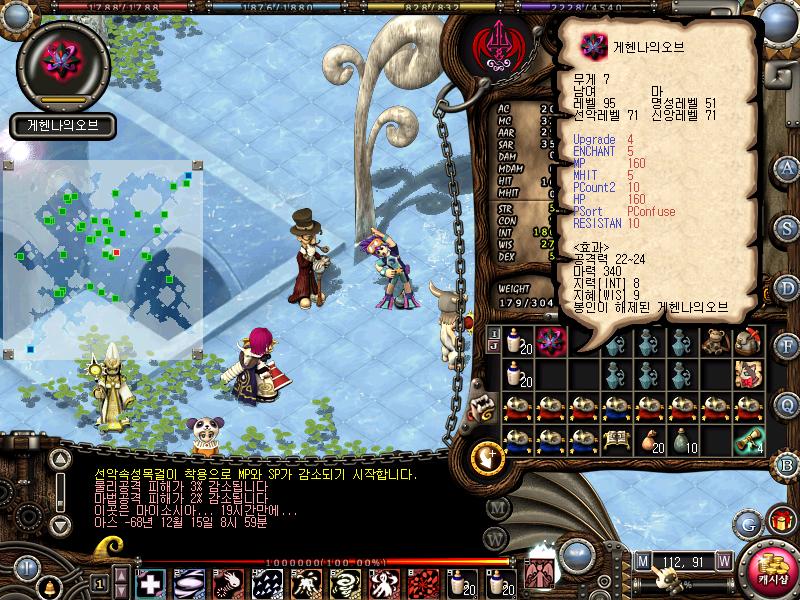Select the green potion stack of 10
Screen dimensions: 800x600
(x=683, y=440)
